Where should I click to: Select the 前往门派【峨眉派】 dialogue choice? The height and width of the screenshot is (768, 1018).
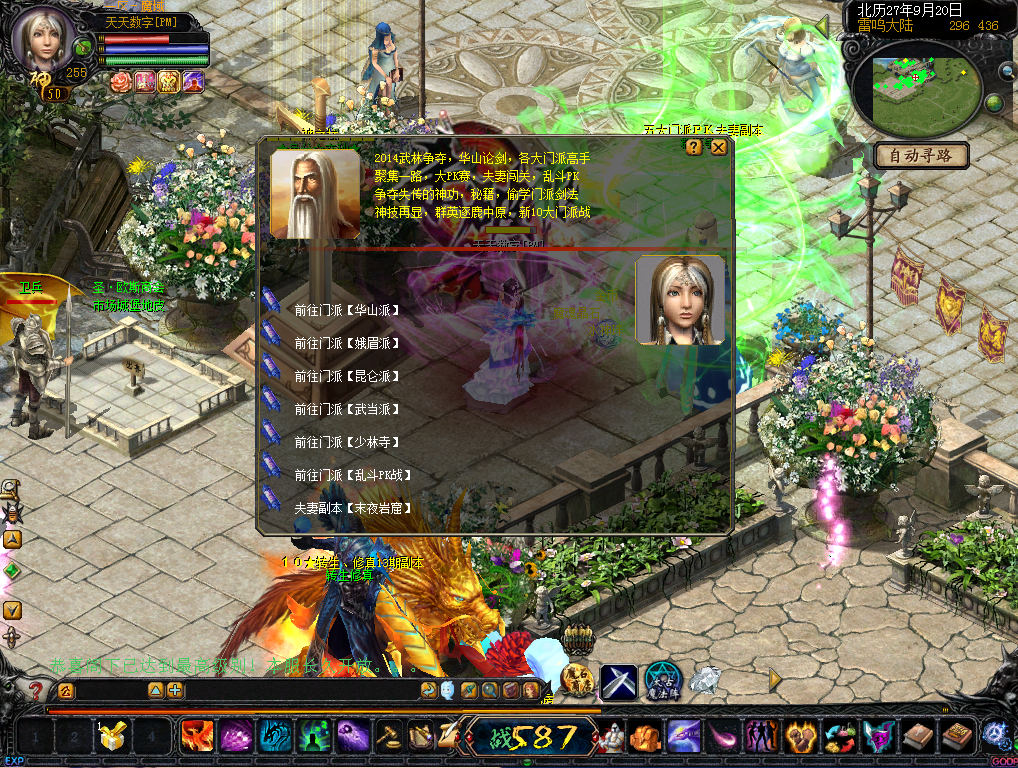click(x=347, y=343)
